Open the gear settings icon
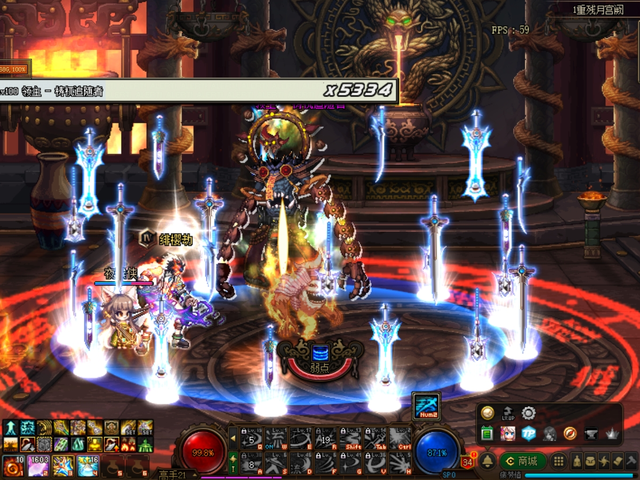Image resolution: width=640 pixels, height=480 pixels. pyautogui.click(x=529, y=413)
